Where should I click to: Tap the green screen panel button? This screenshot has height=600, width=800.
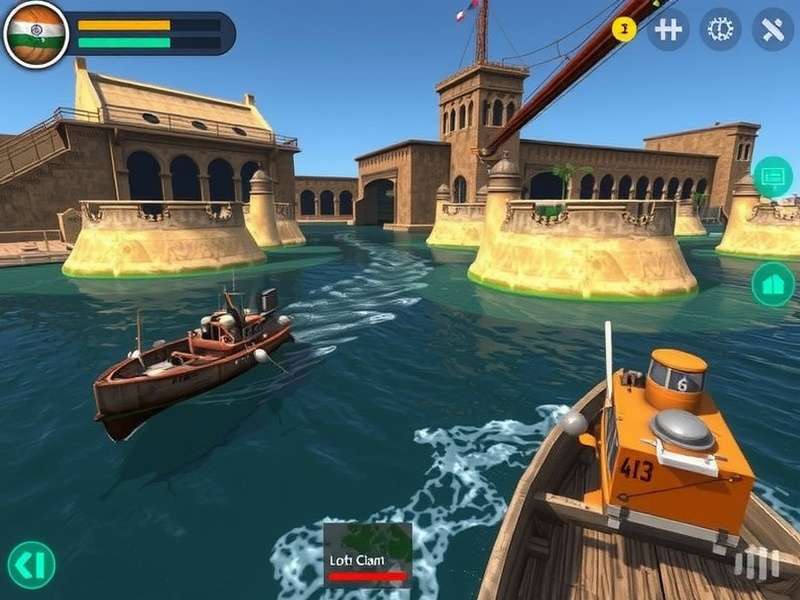773,177
